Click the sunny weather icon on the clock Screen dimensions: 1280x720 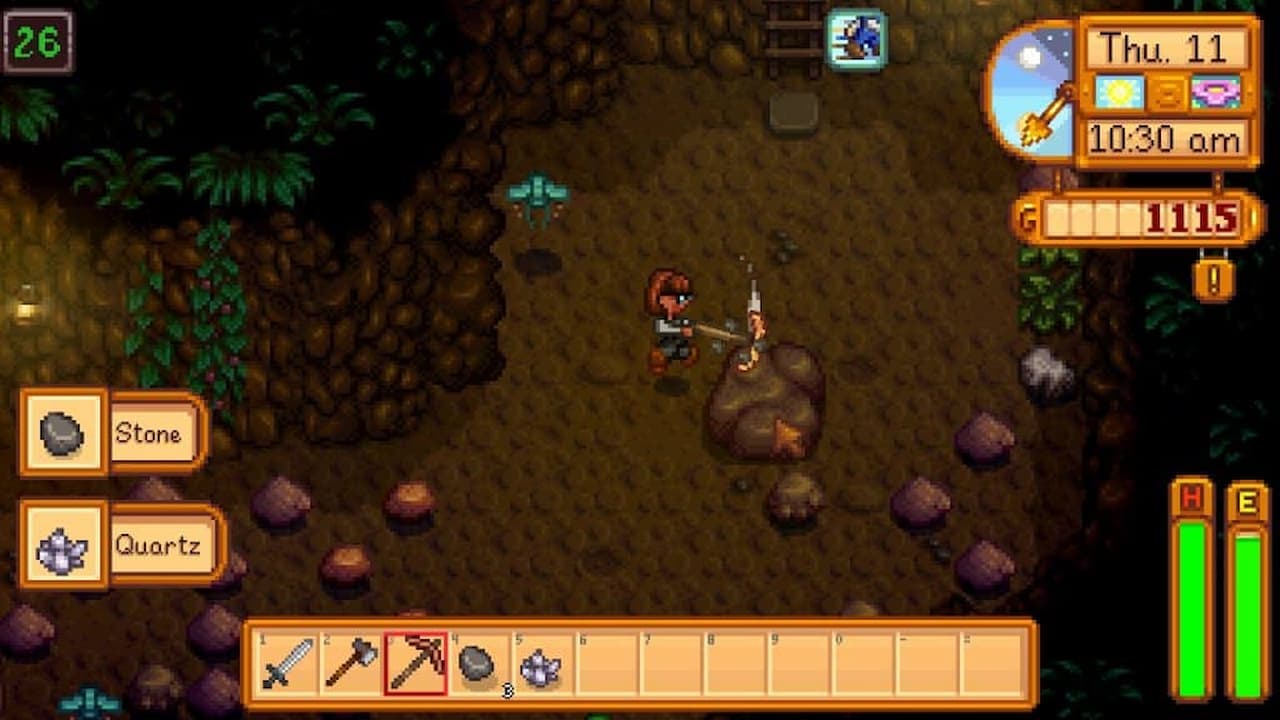(x=1120, y=91)
